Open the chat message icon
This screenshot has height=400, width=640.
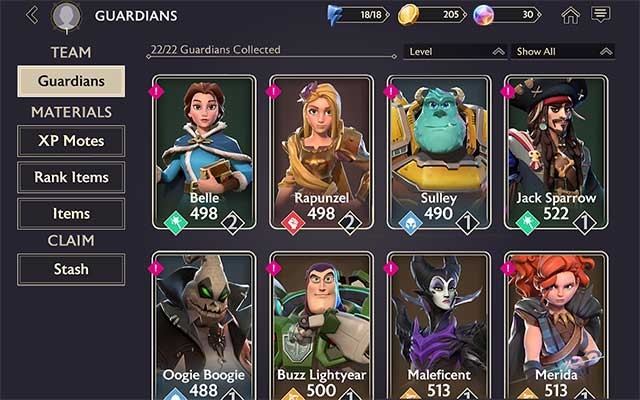600,15
